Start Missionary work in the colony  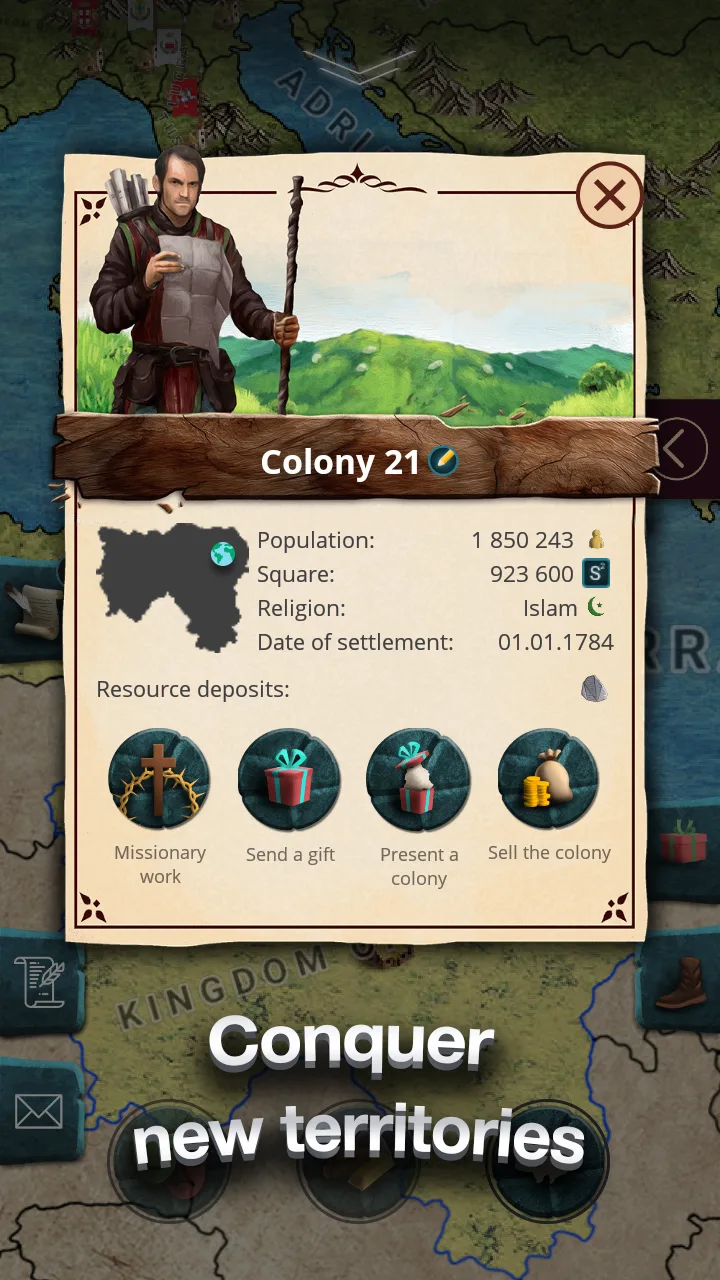coord(160,779)
